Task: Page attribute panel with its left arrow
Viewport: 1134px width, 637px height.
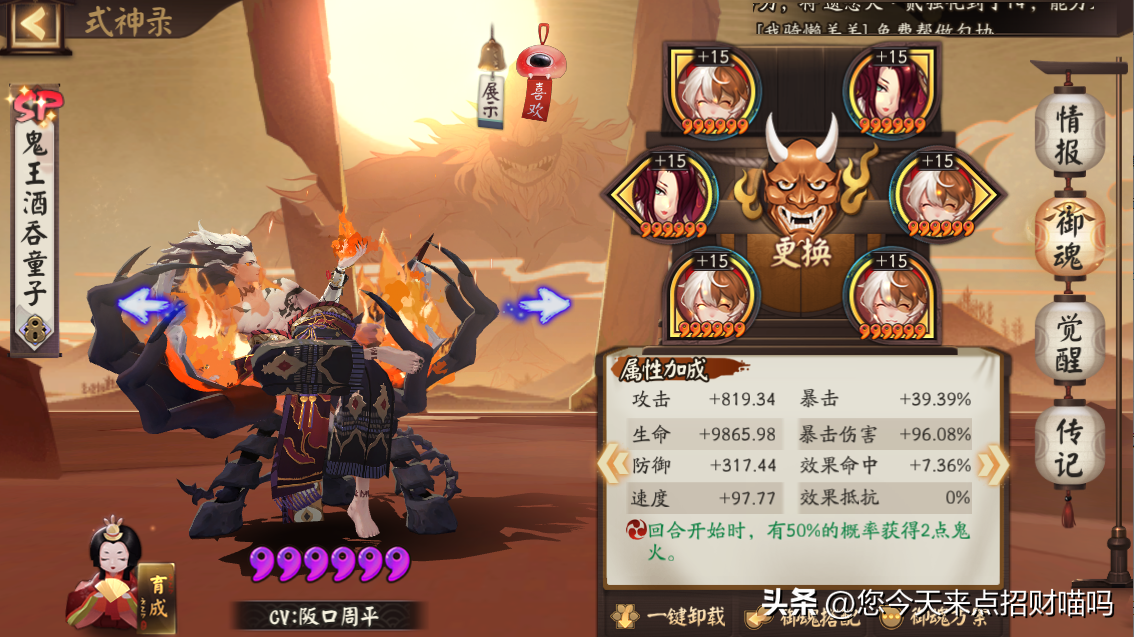Action: [x=609, y=463]
